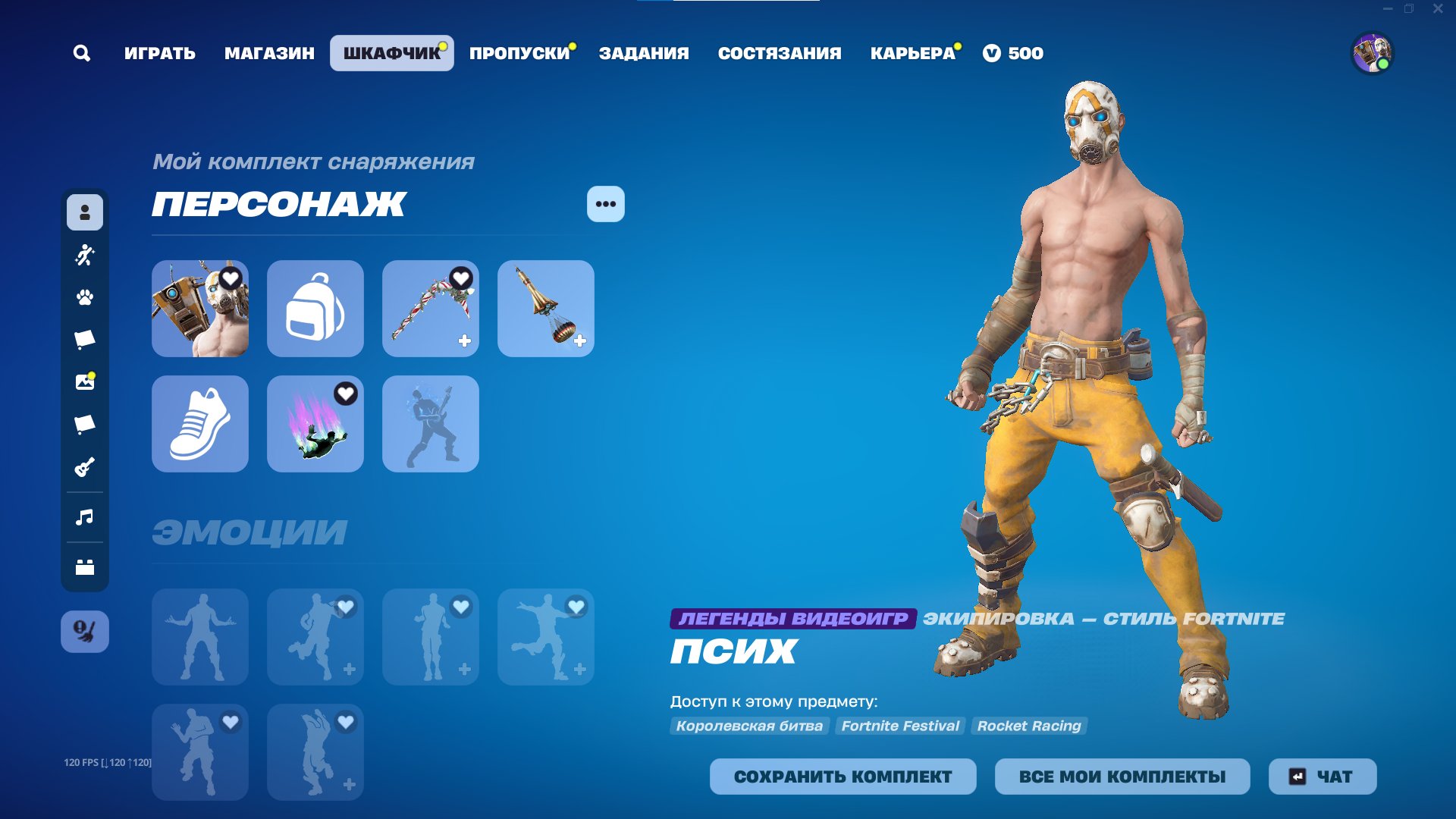The image size is (1456, 819).
Task: Toggle the heart on the candy cane pickaxe
Action: coord(460,279)
